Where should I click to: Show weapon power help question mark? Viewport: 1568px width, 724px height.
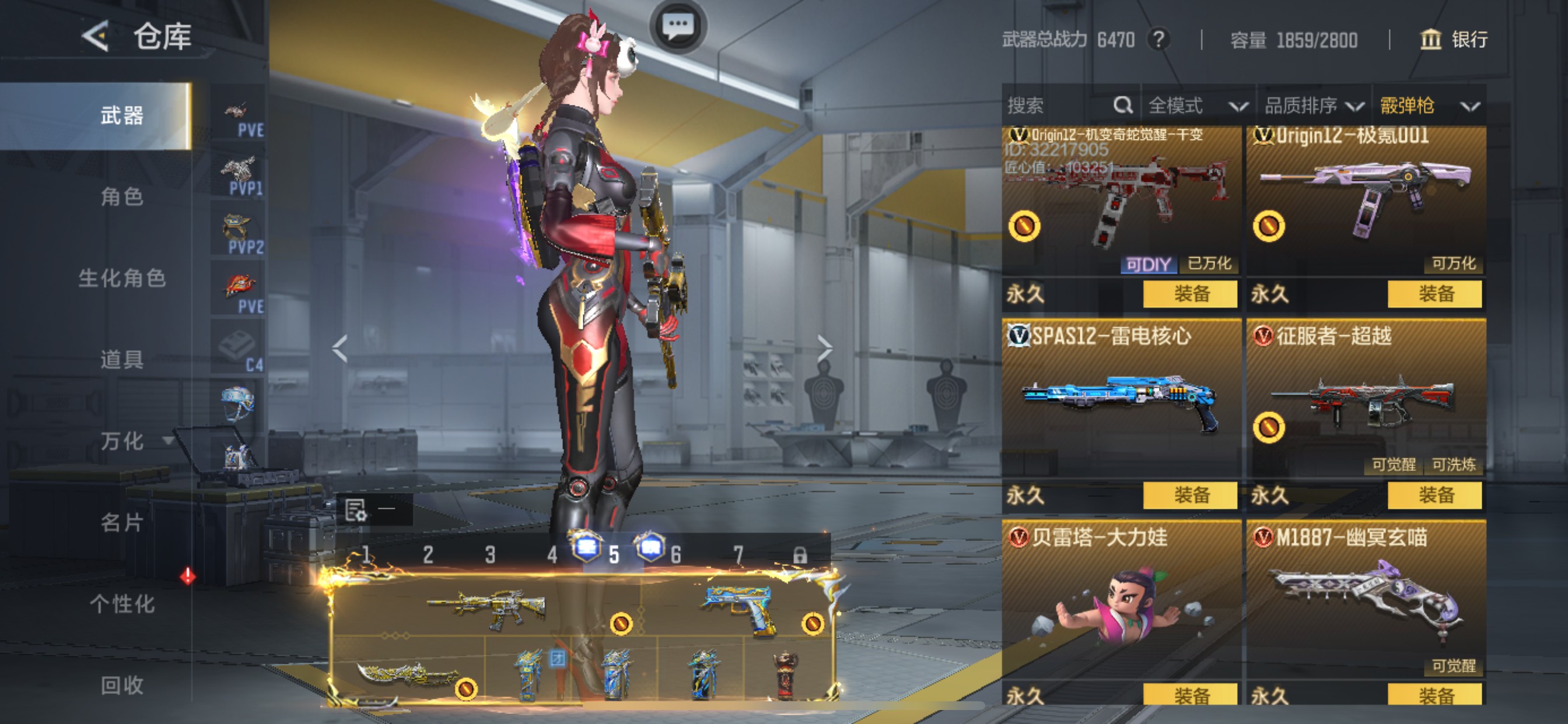pos(1158,40)
